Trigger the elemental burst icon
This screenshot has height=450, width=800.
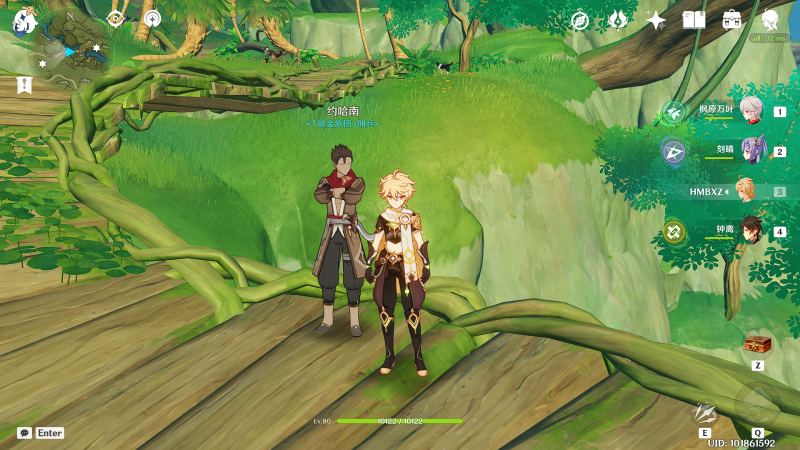[757, 406]
